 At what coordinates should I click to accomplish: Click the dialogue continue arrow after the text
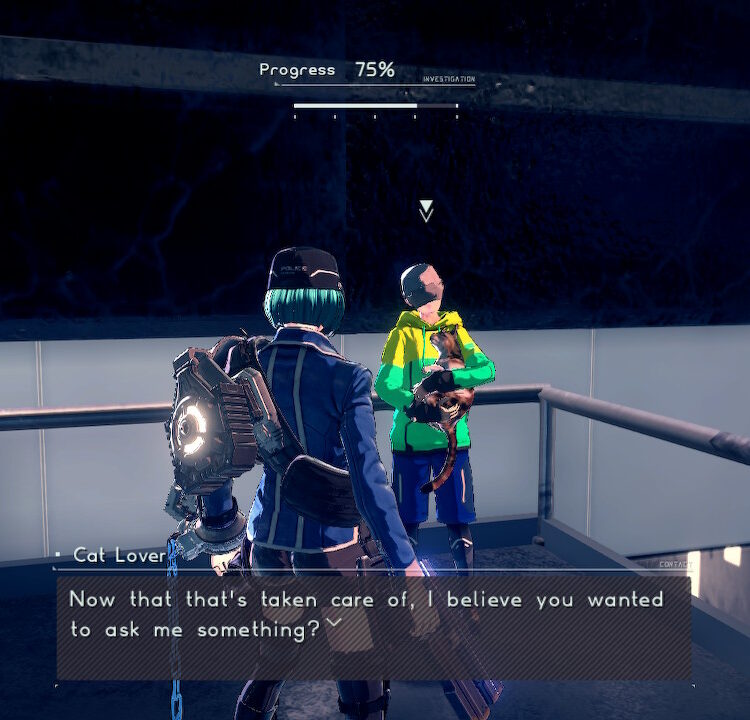[x=334, y=624]
